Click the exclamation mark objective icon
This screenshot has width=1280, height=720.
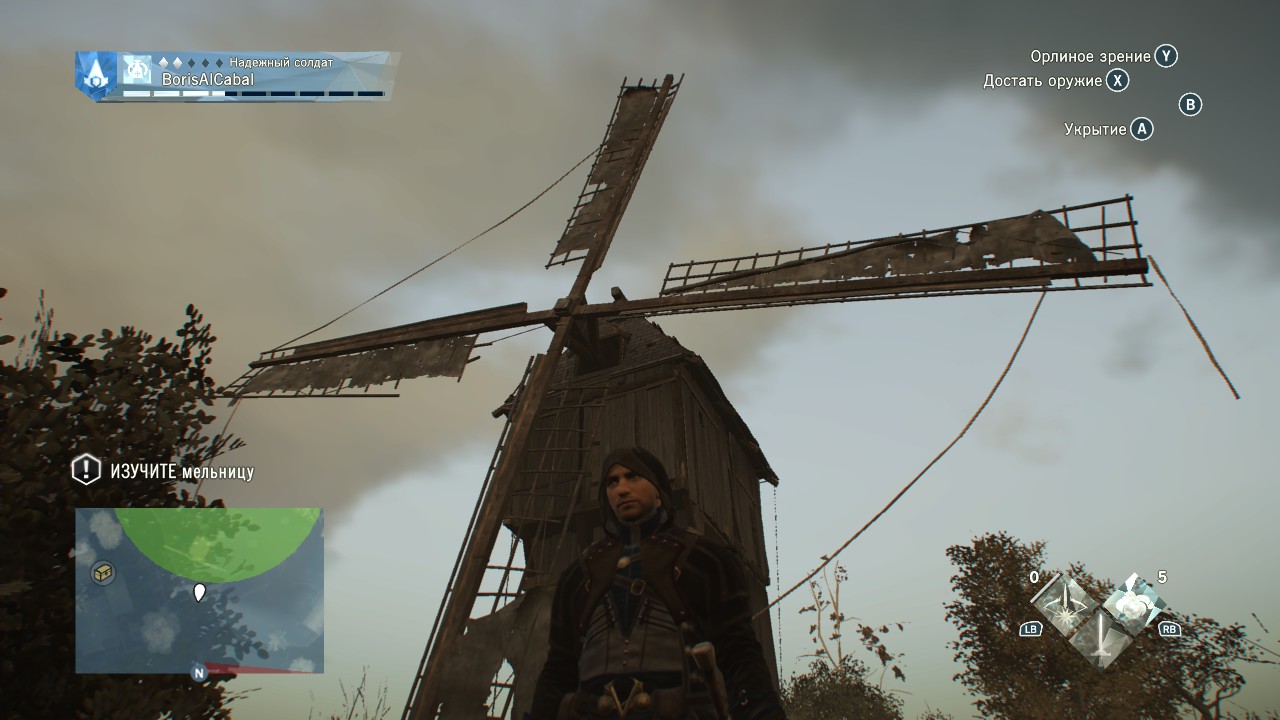pyautogui.click(x=85, y=469)
